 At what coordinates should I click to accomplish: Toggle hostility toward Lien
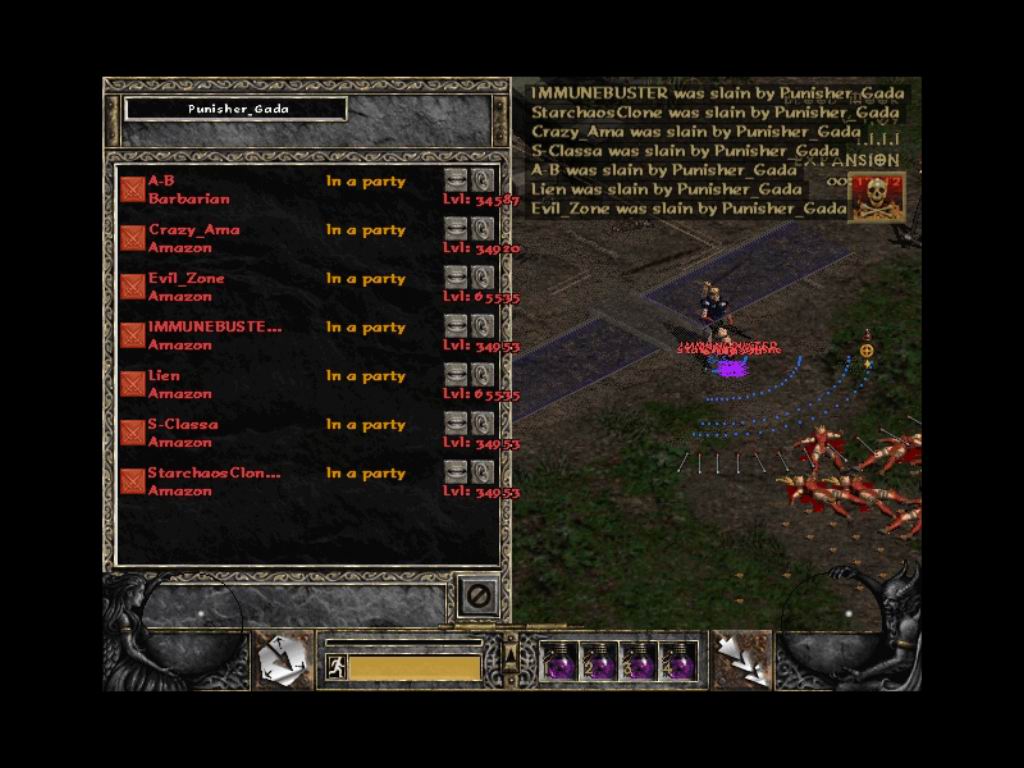click(x=132, y=384)
